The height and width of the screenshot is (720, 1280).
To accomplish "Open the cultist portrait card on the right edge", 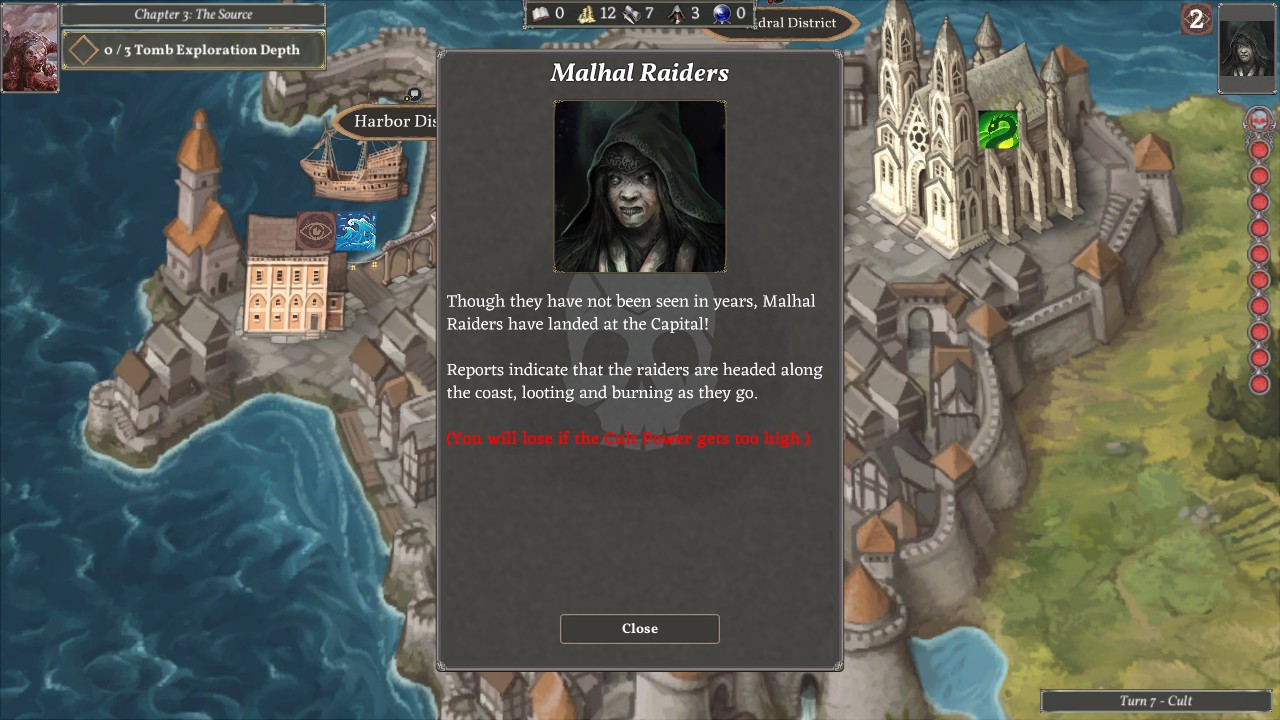I will tap(1246, 50).
